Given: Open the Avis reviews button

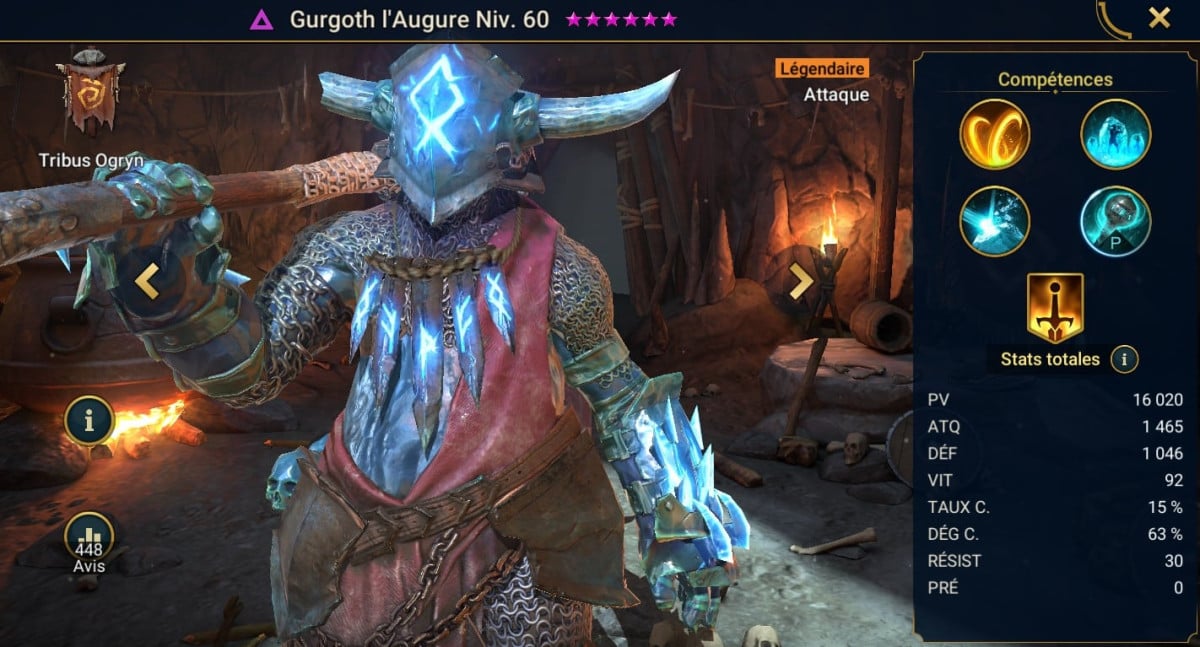Looking at the screenshot, I should click(x=89, y=540).
